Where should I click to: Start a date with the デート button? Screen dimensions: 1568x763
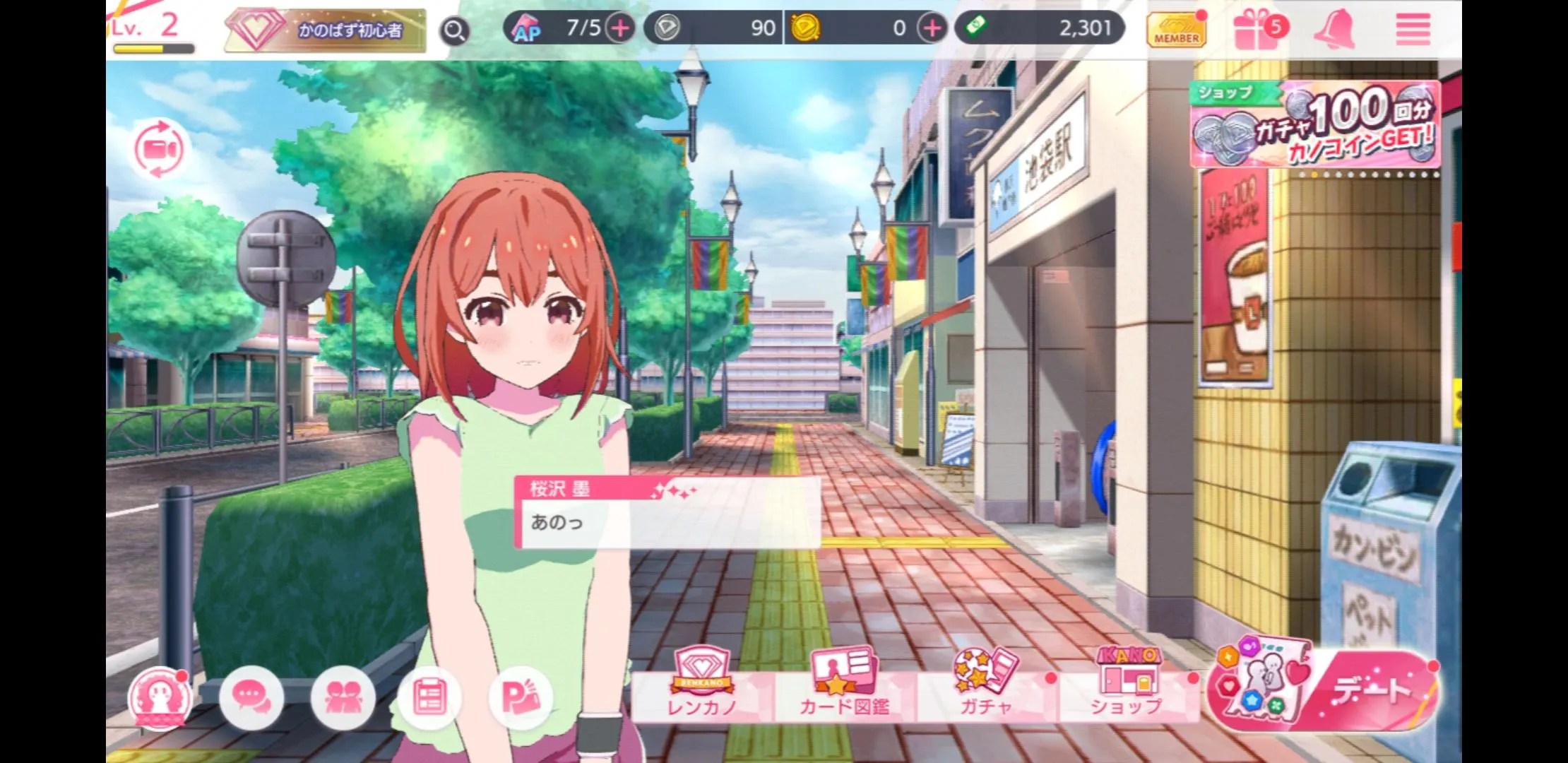[x=1322, y=689]
